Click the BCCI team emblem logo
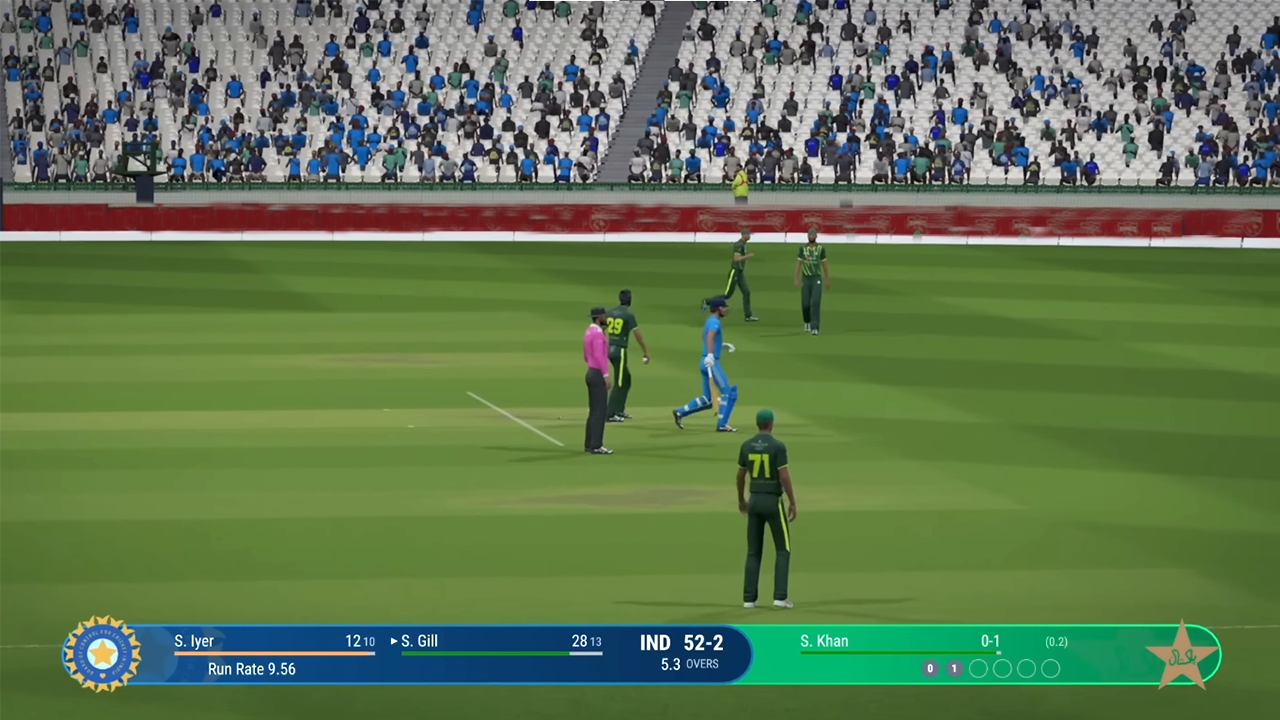 [x=101, y=654]
